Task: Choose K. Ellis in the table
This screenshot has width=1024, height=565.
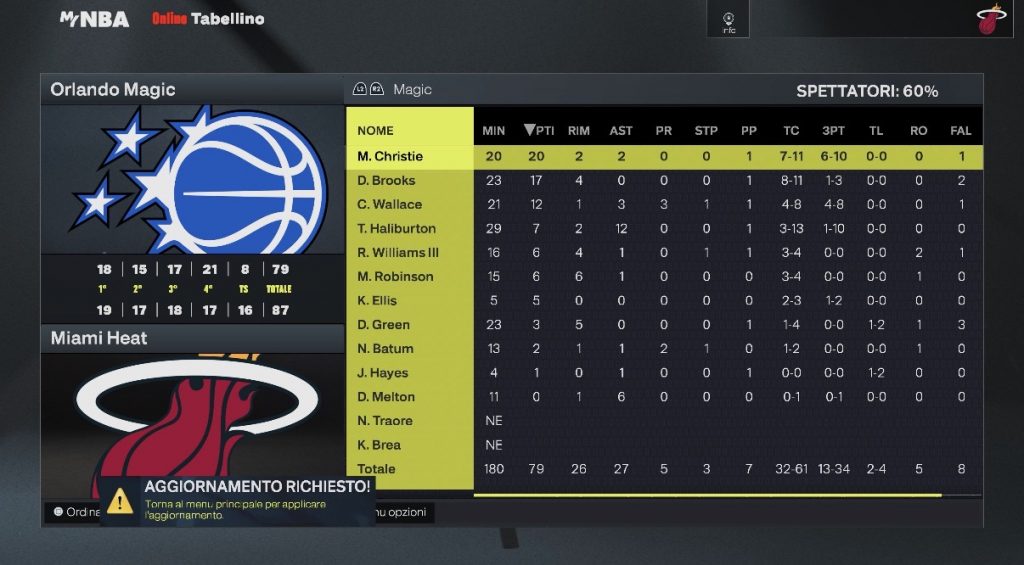Action: point(377,301)
